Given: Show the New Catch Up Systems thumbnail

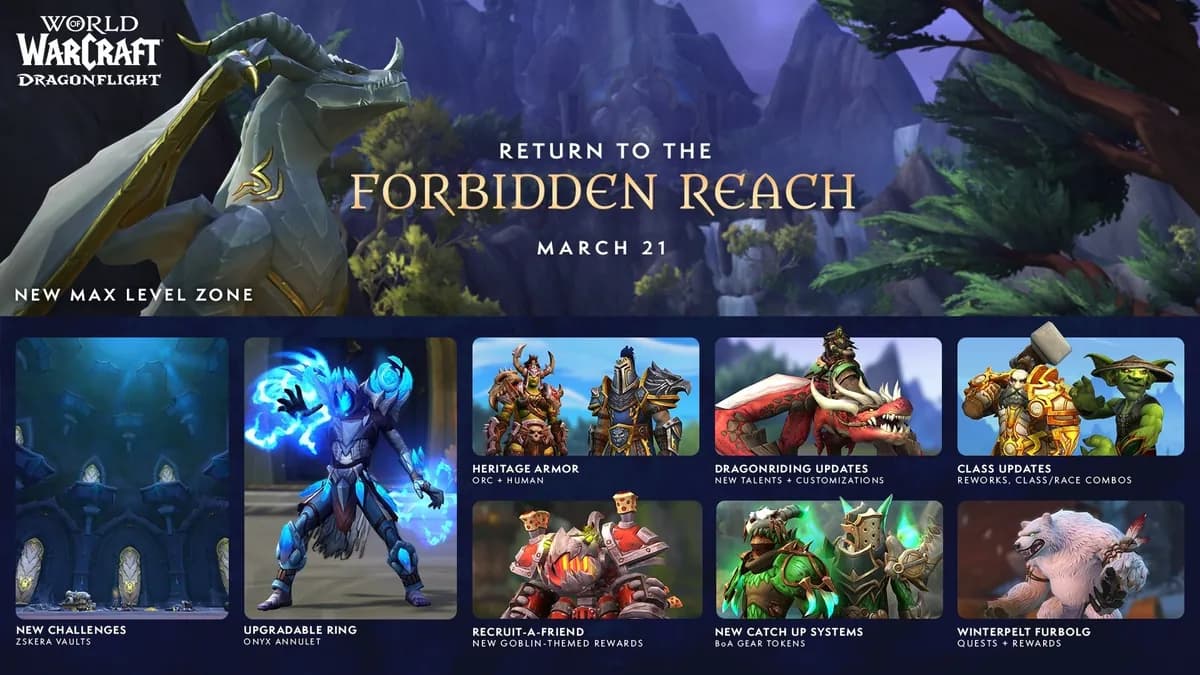Looking at the screenshot, I should (x=828, y=559).
